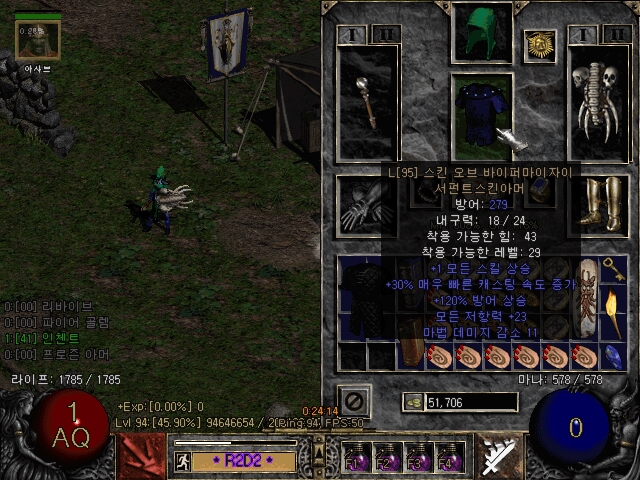Click the golden sun amulet slot
This screenshot has height=480, width=640.
(540, 44)
